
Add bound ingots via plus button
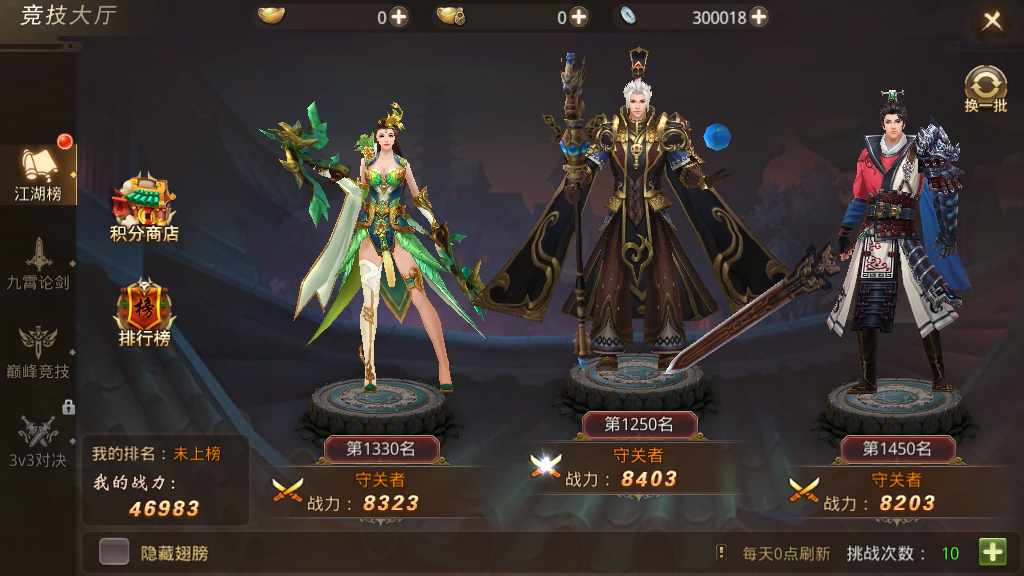click(x=578, y=17)
